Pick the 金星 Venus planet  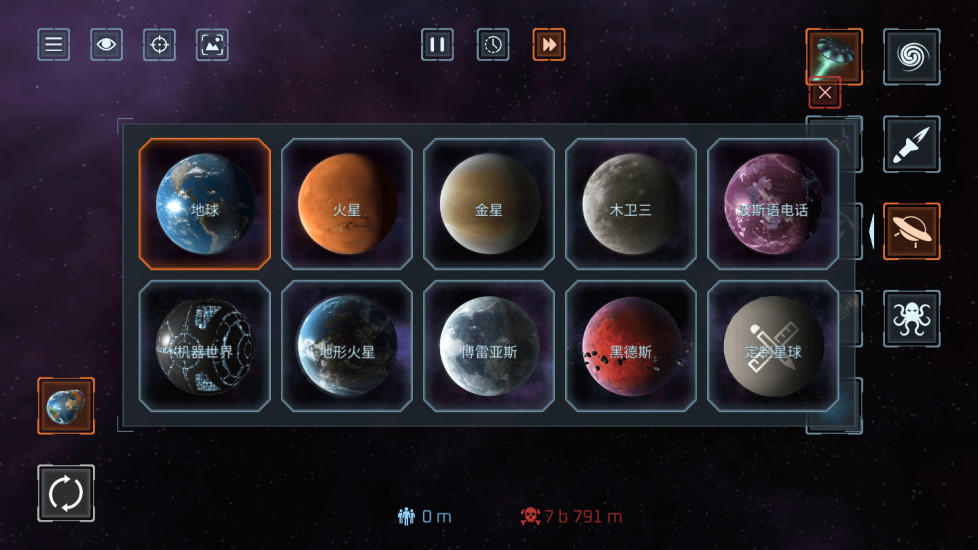pyautogui.click(x=489, y=204)
